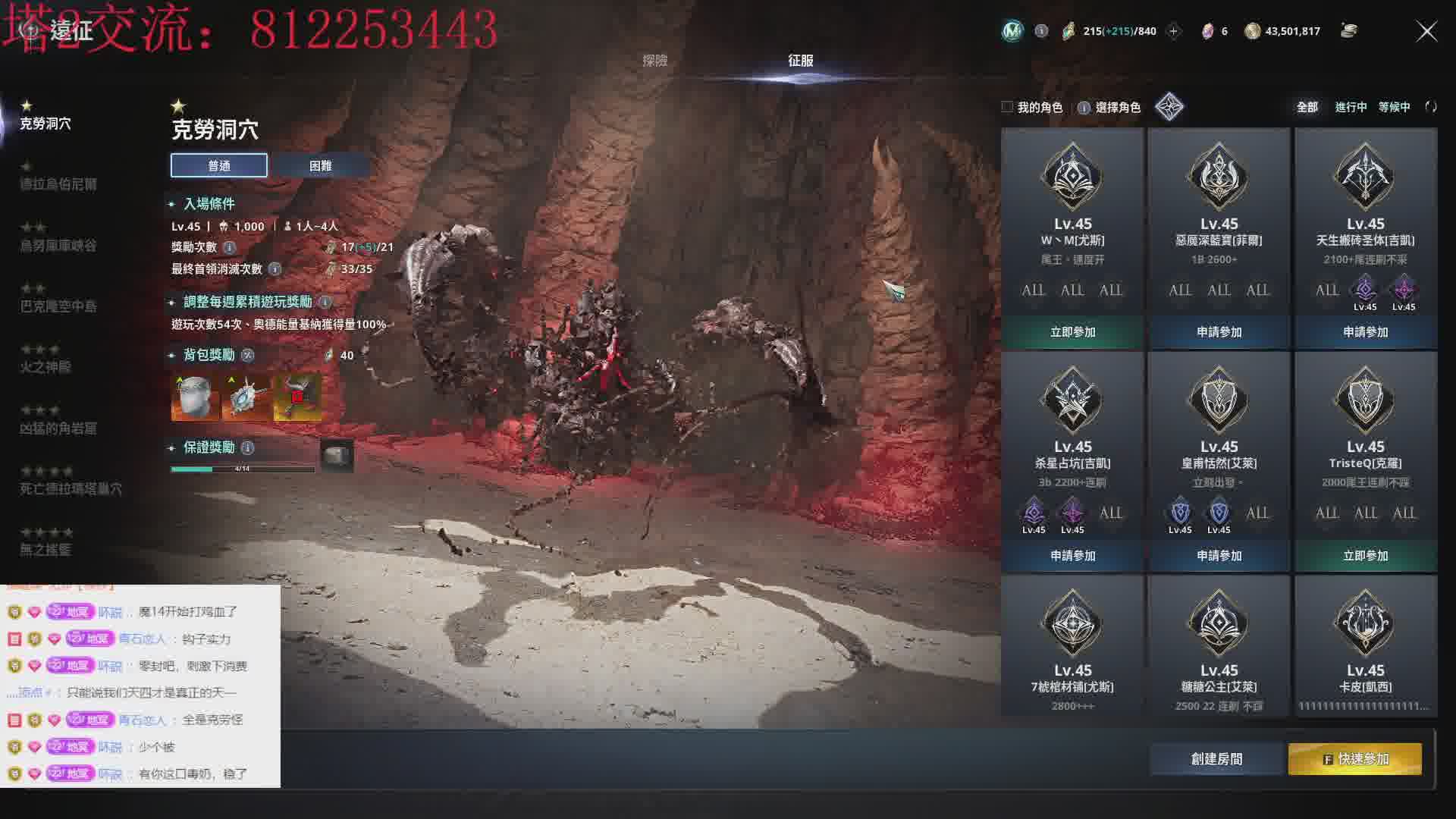This screenshot has height=819, width=1456.
Task: Show 全部 rooms
Action: (1307, 107)
